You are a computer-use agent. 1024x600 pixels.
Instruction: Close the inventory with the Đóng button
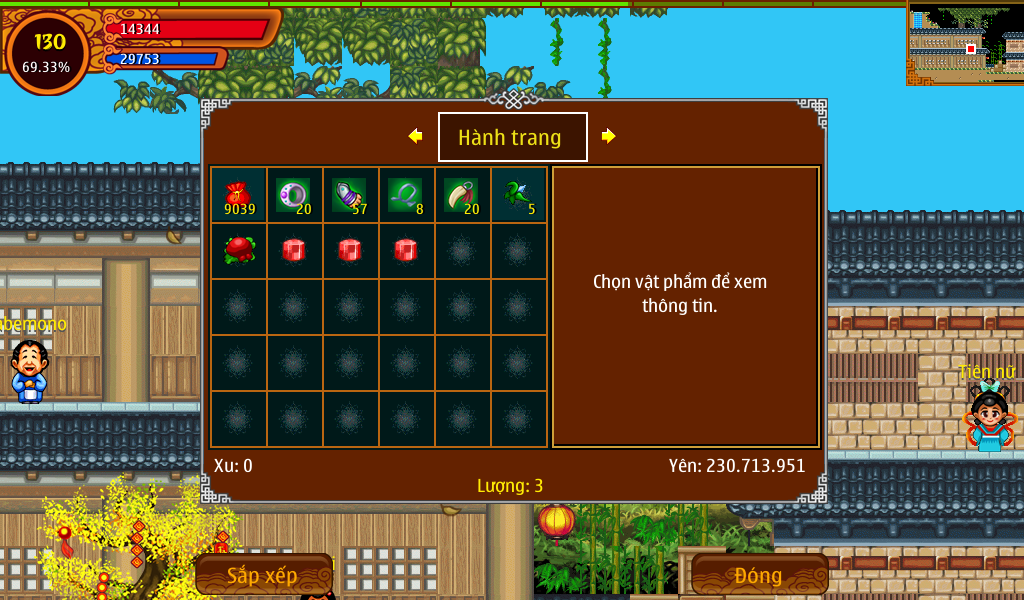[759, 575]
